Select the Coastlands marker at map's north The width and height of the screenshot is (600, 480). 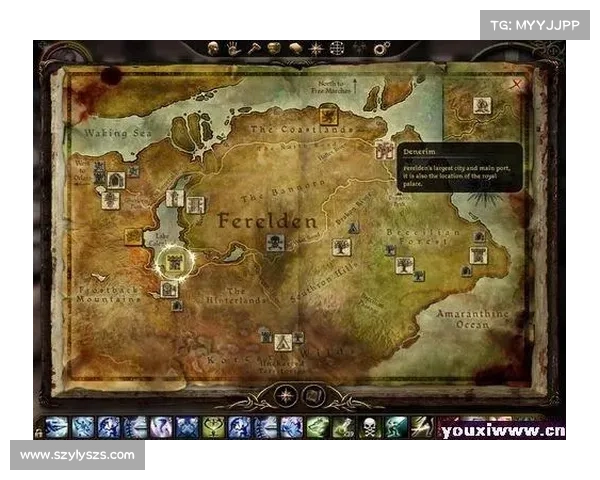point(328,114)
